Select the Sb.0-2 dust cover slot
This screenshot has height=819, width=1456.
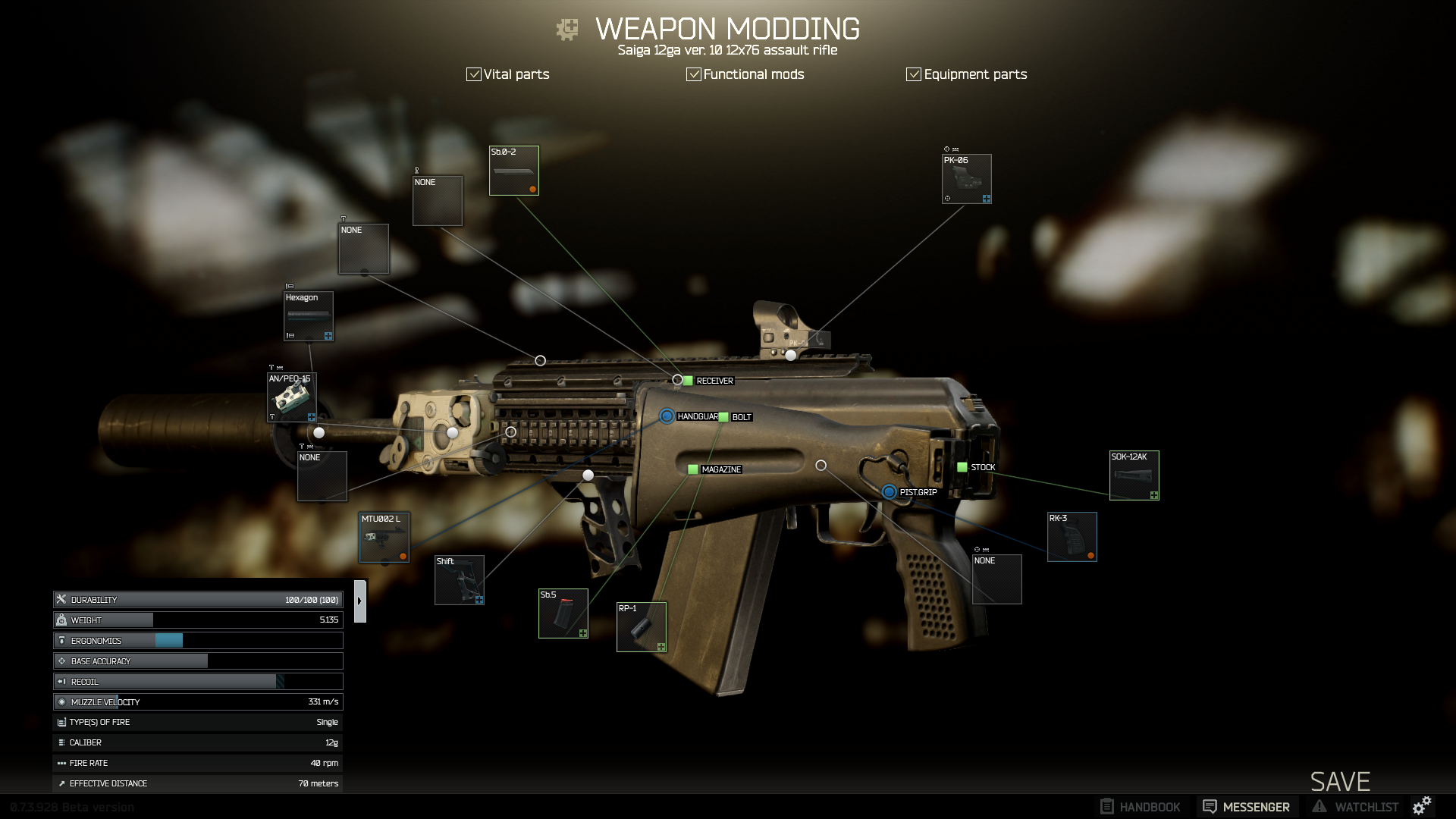(514, 171)
